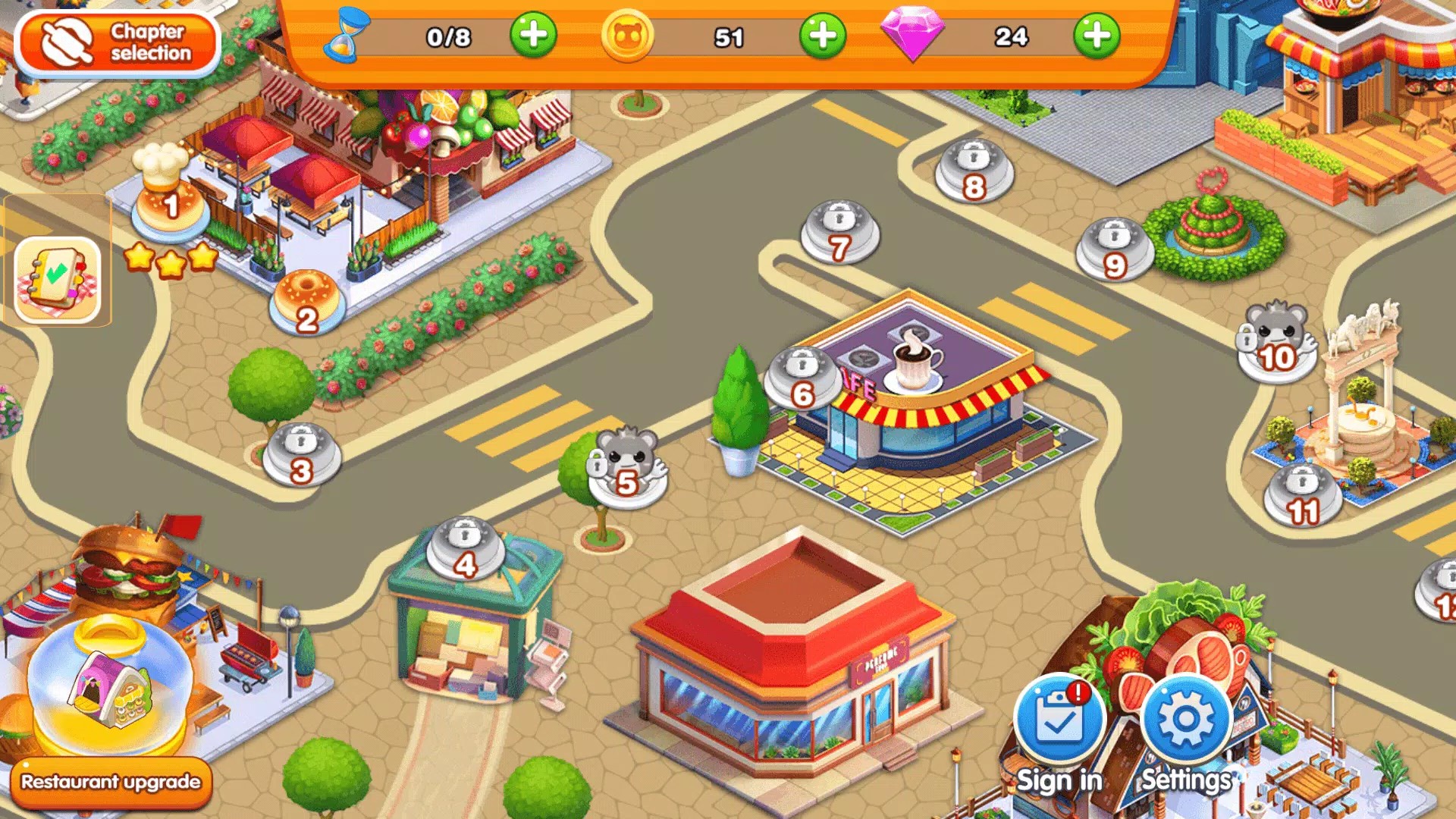Tap the koala on locked level 5
The image size is (1456, 819).
[626, 472]
